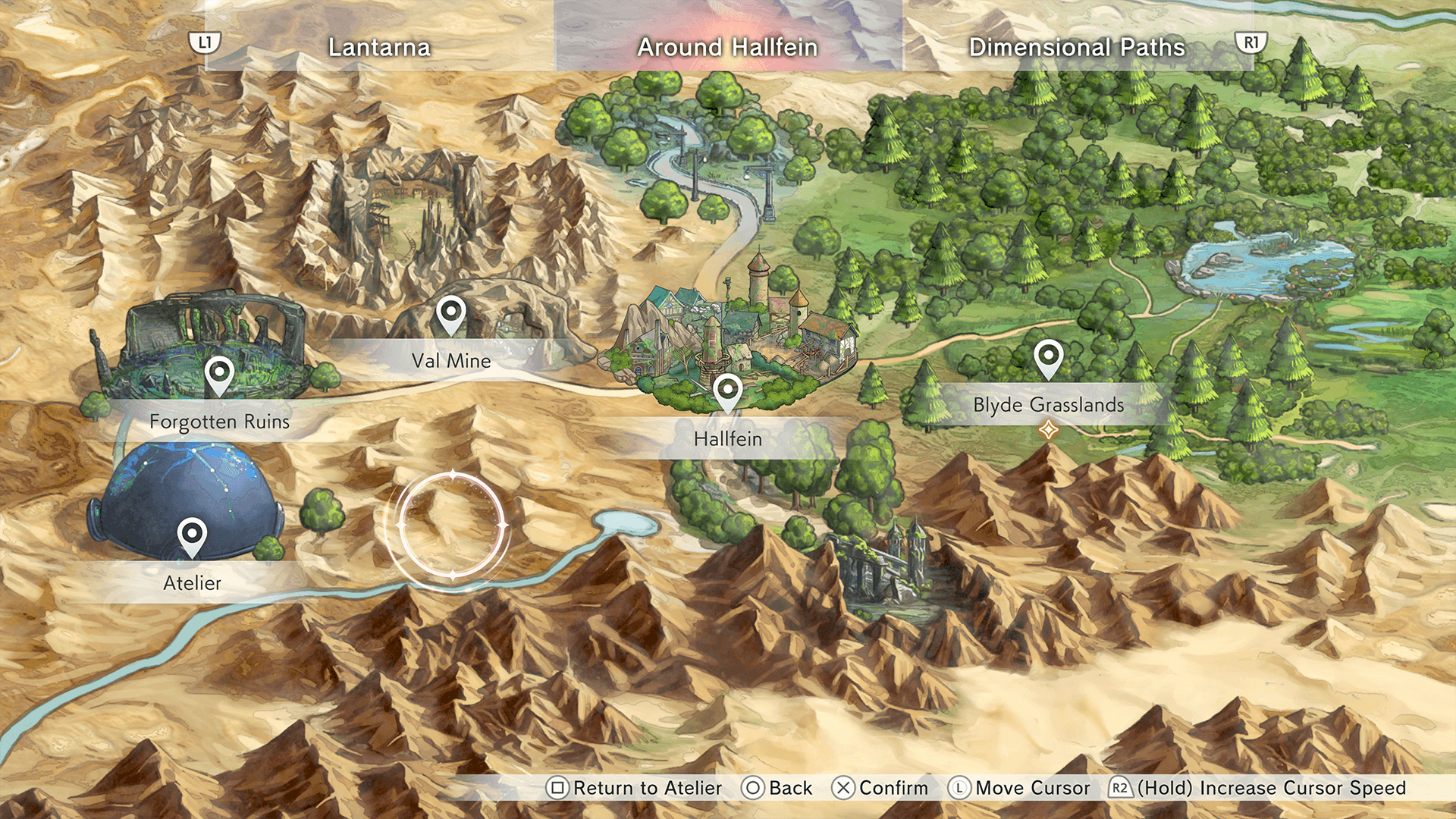Image resolution: width=1456 pixels, height=819 pixels.
Task: Click the diamond marker below Blyde Grasslands
Action: [x=1048, y=431]
